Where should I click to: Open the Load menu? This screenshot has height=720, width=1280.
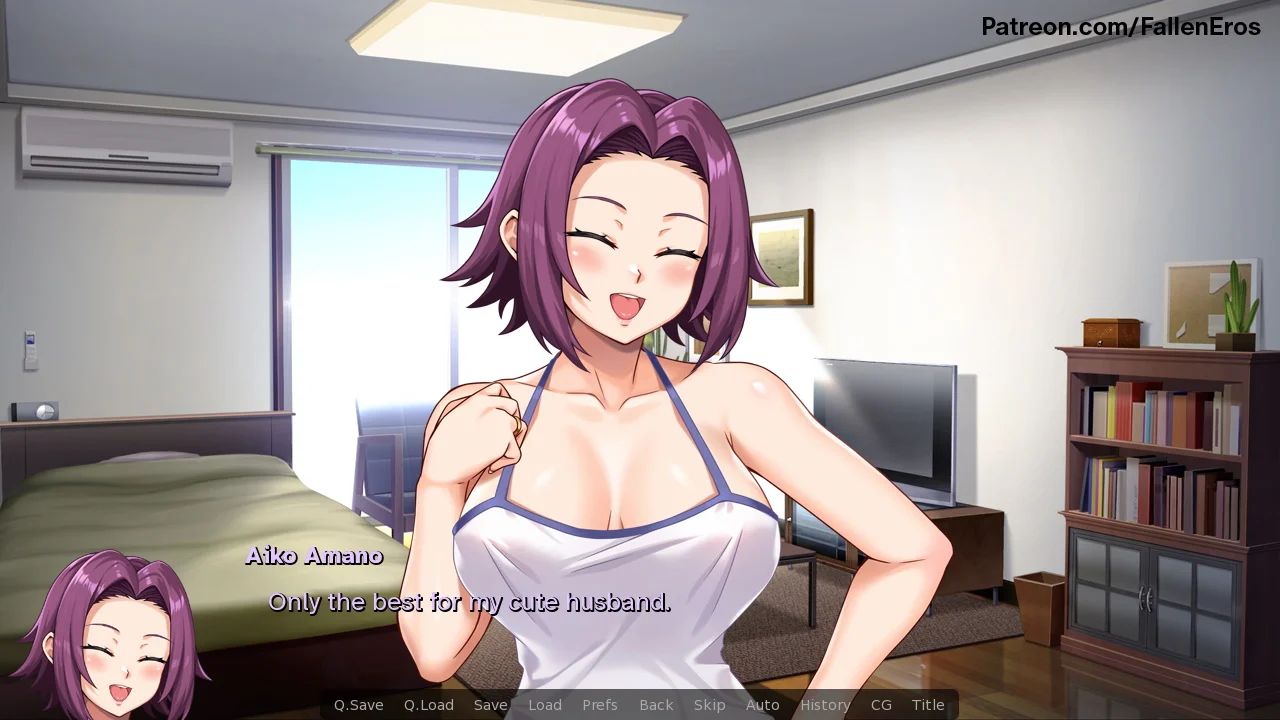tap(545, 705)
